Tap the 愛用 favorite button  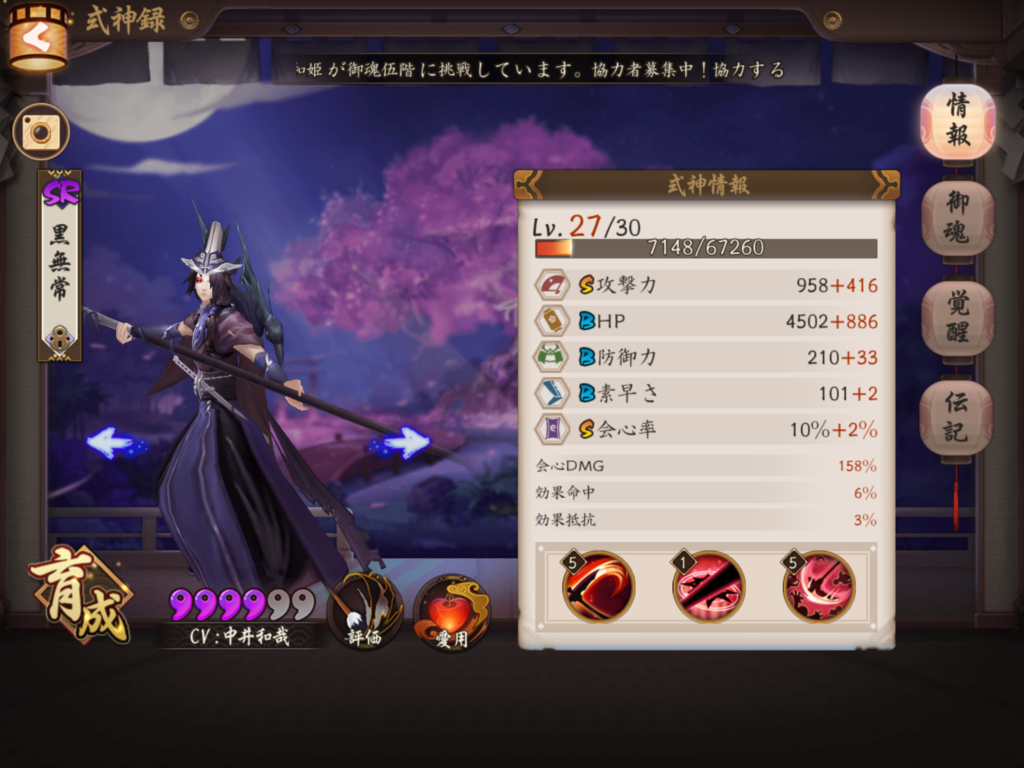451,612
